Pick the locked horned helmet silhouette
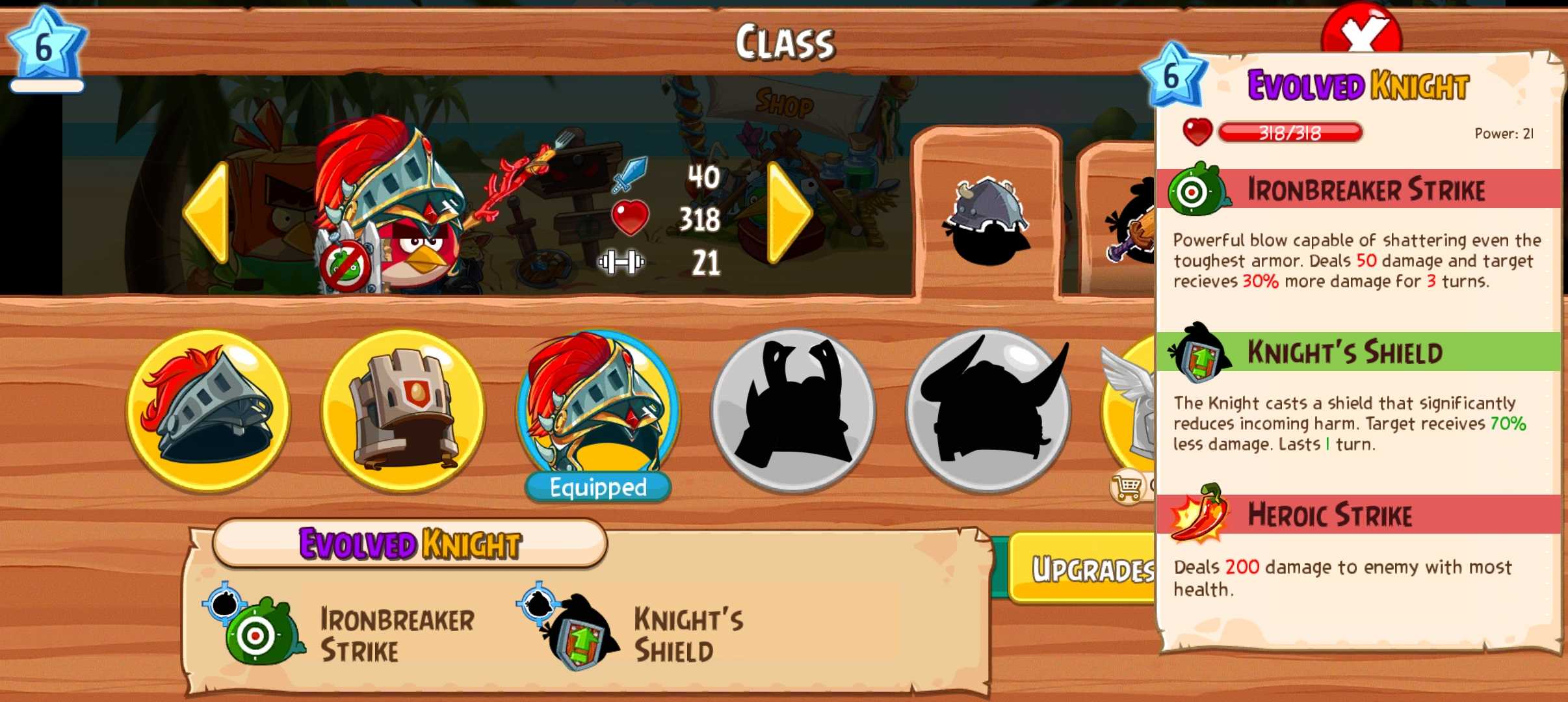This screenshot has height=702, width=1568. 988,411
